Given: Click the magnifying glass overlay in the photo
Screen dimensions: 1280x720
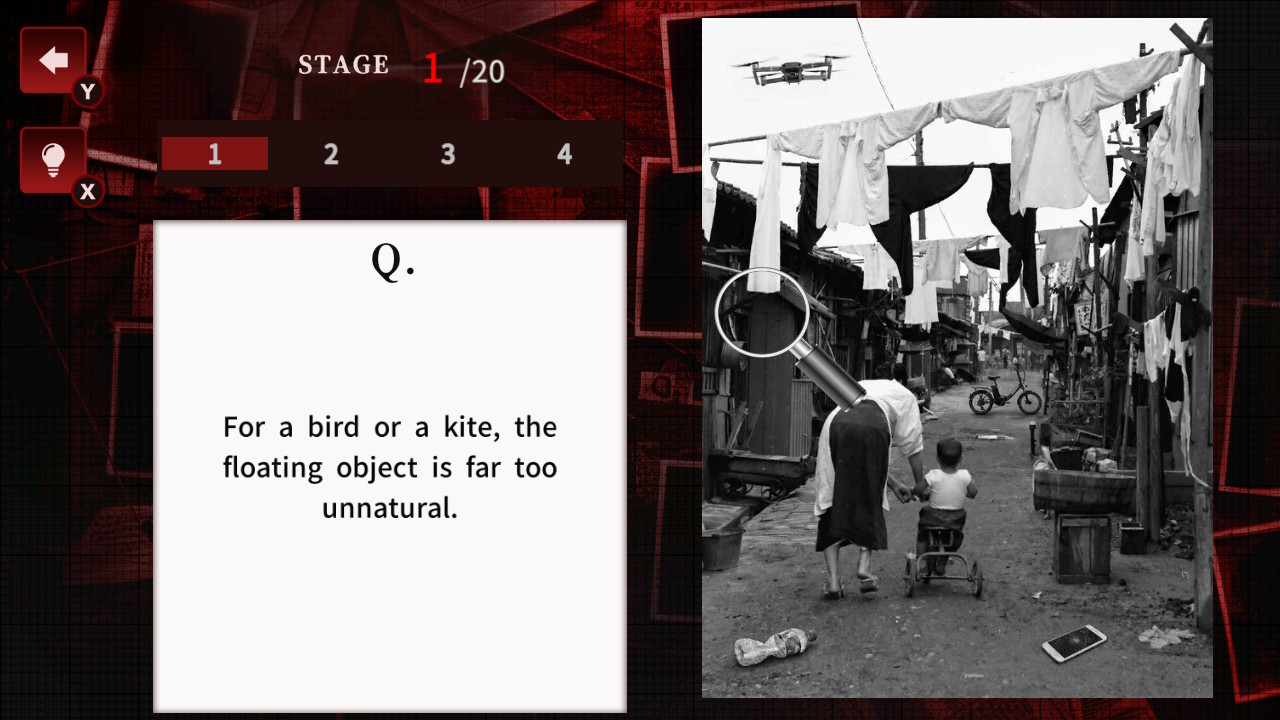Looking at the screenshot, I should click(763, 311).
